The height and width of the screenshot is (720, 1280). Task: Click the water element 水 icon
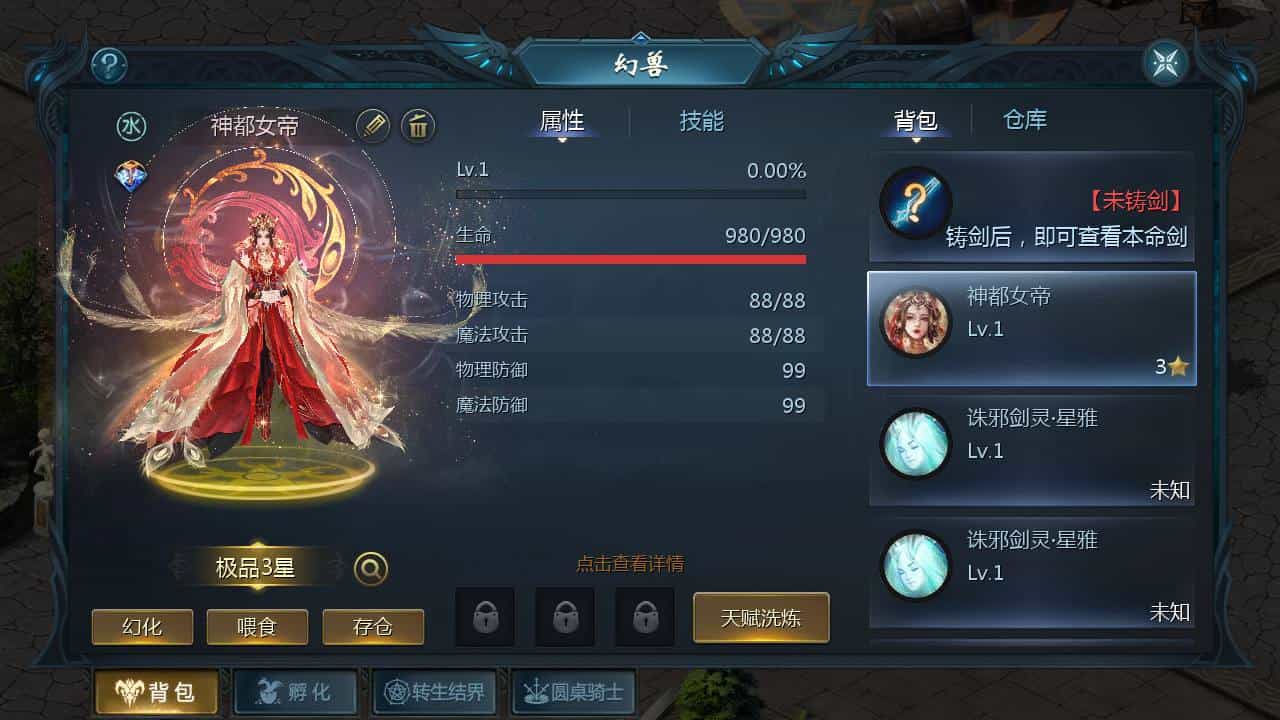click(131, 126)
